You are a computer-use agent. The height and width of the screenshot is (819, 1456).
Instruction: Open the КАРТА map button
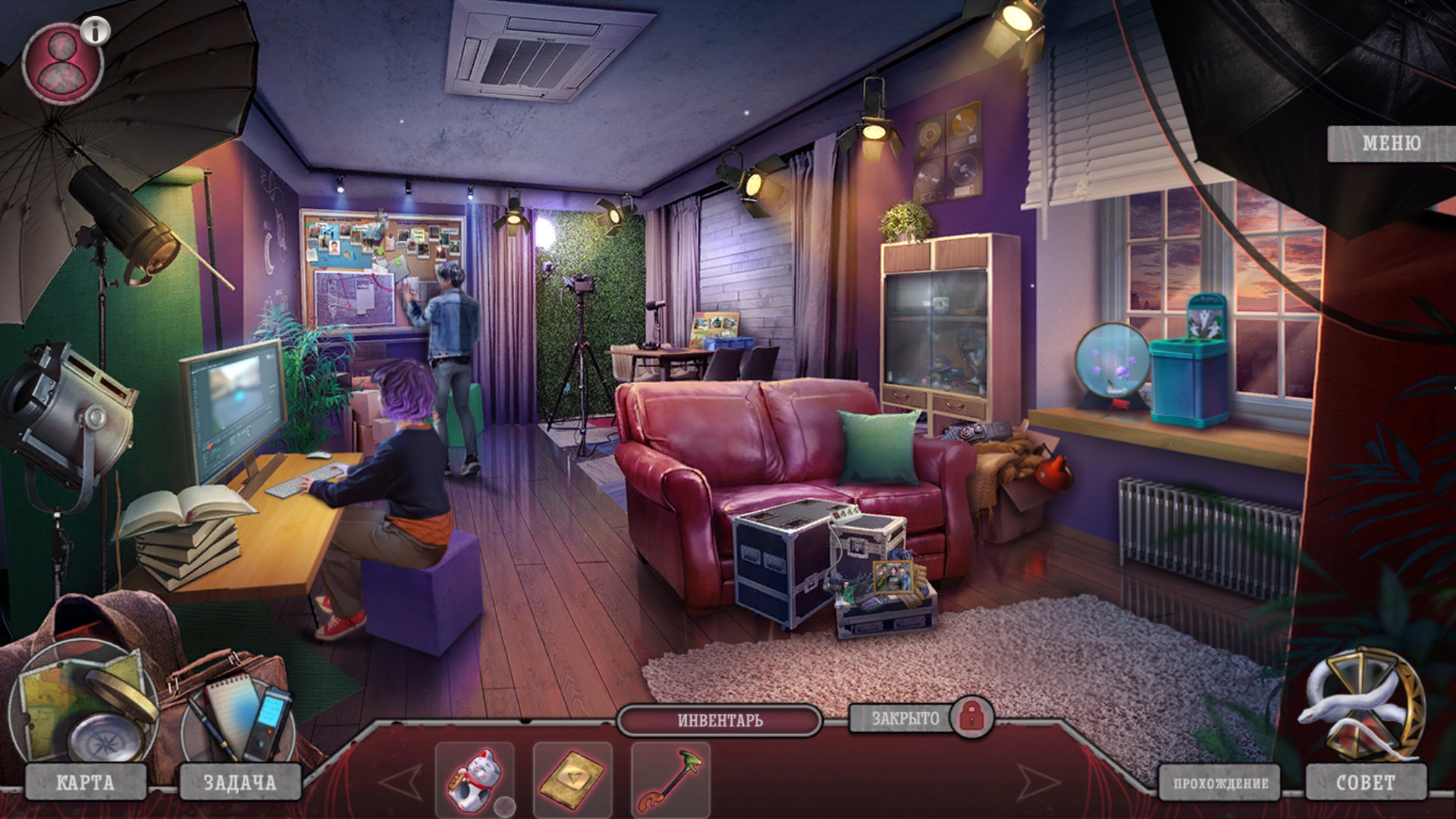86,782
